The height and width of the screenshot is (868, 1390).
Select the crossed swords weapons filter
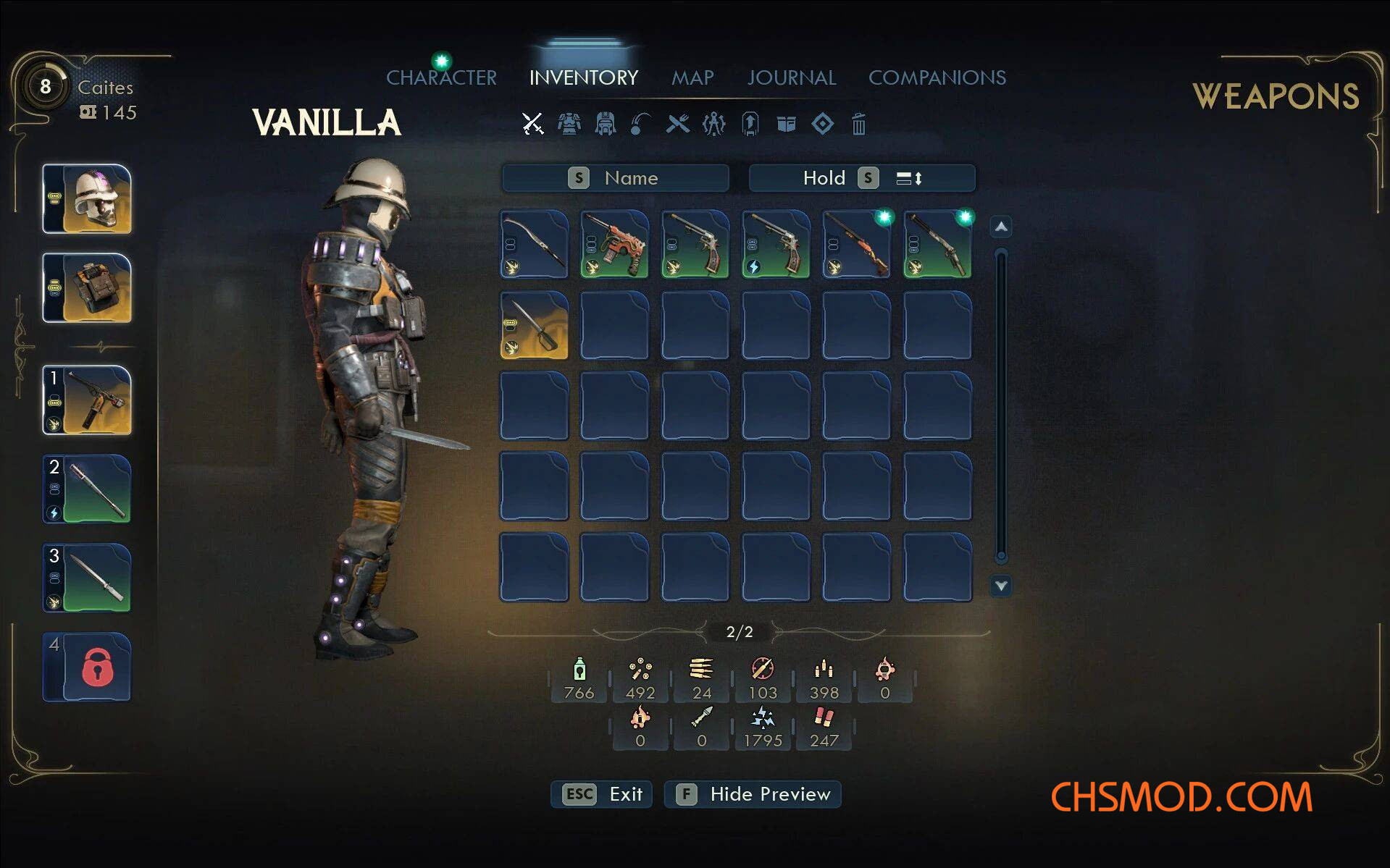[x=533, y=124]
